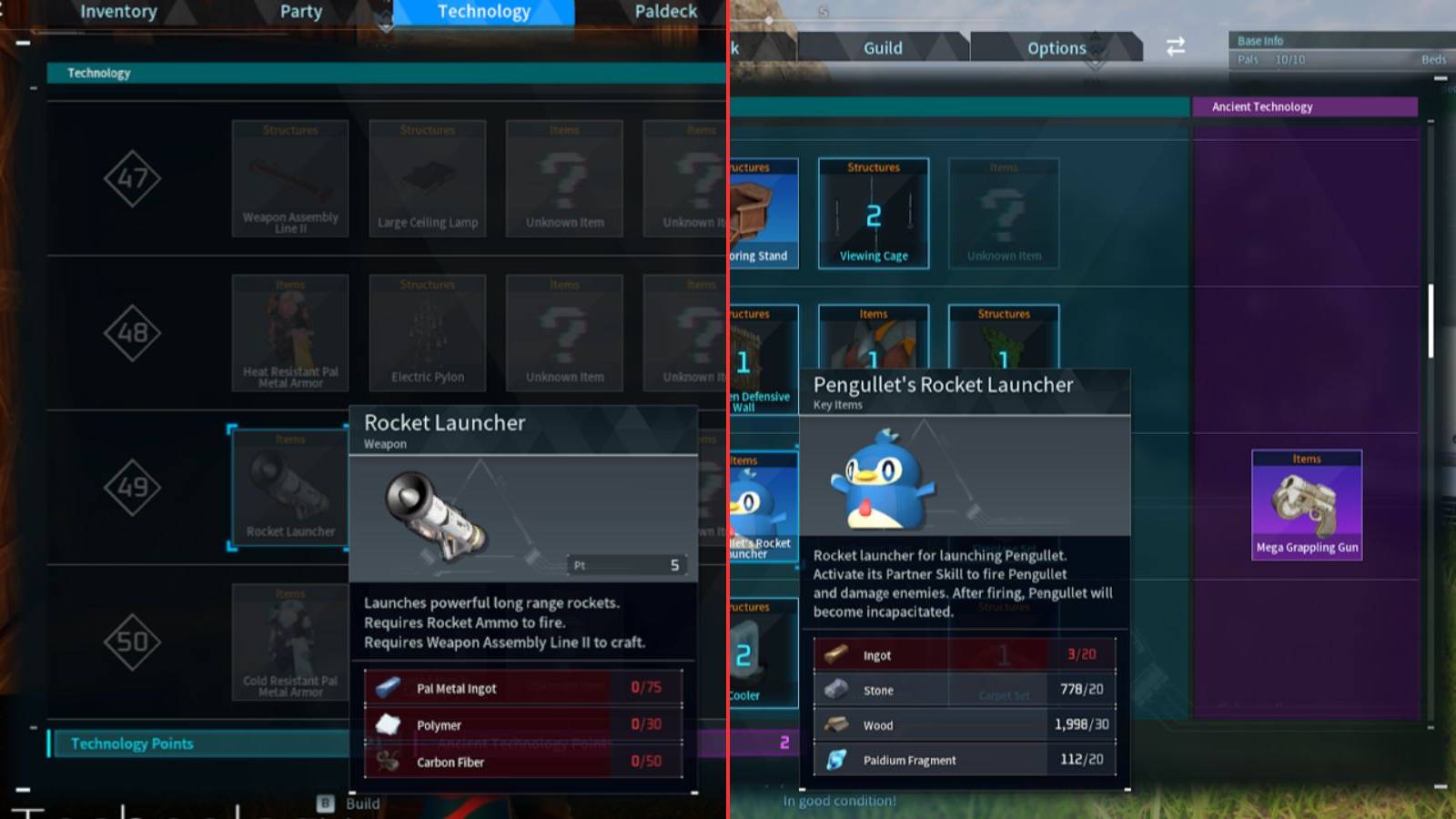This screenshot has height=819, width=1456.
Task: Open an Unknown Item slot in row 47
Action: tap(563, 179)
